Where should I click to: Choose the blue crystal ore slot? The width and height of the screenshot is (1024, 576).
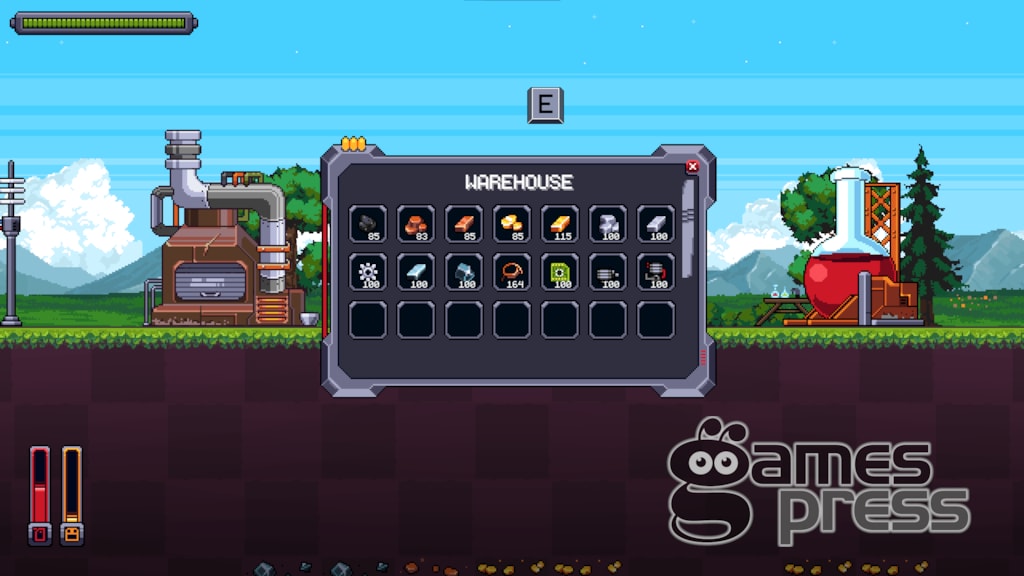464,272
